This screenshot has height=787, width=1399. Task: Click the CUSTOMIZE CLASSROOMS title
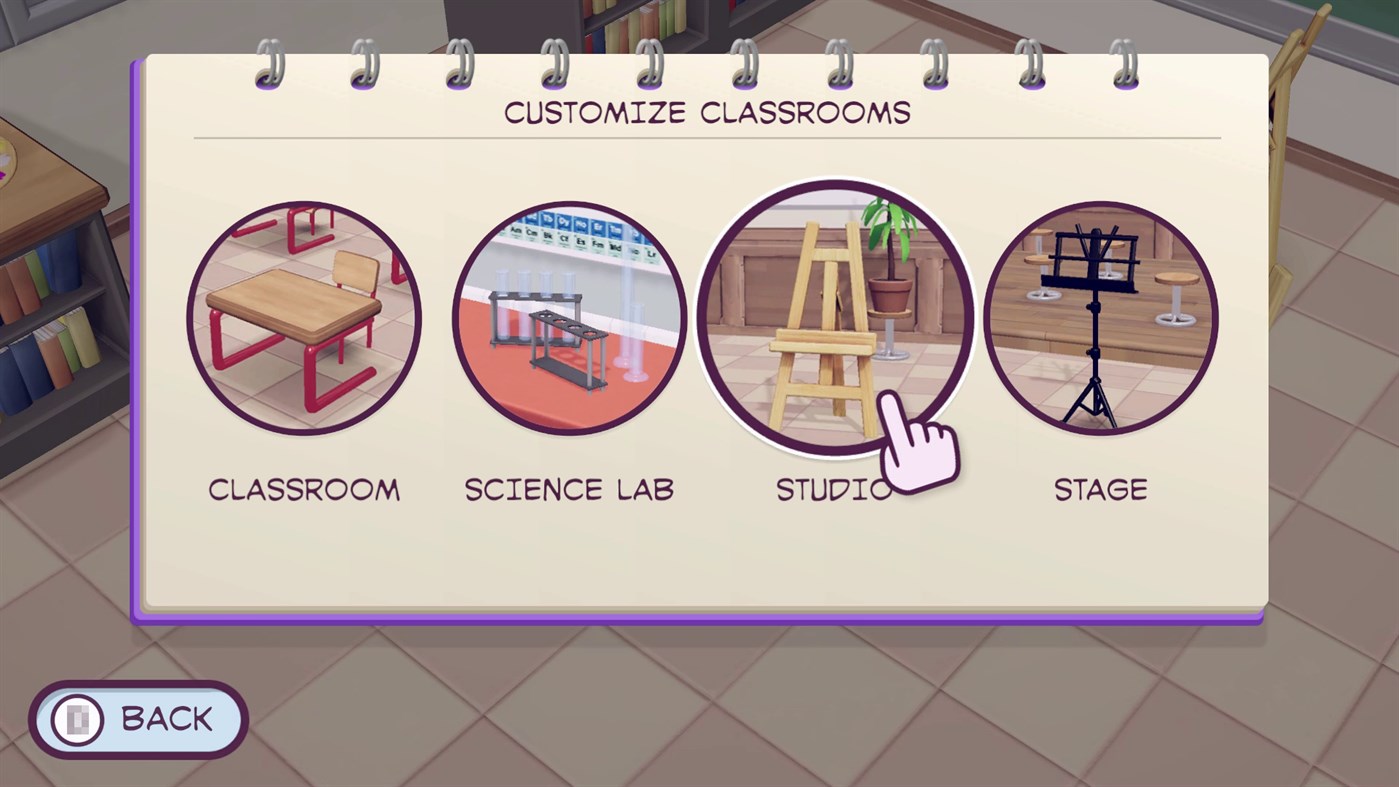(707, 113)
